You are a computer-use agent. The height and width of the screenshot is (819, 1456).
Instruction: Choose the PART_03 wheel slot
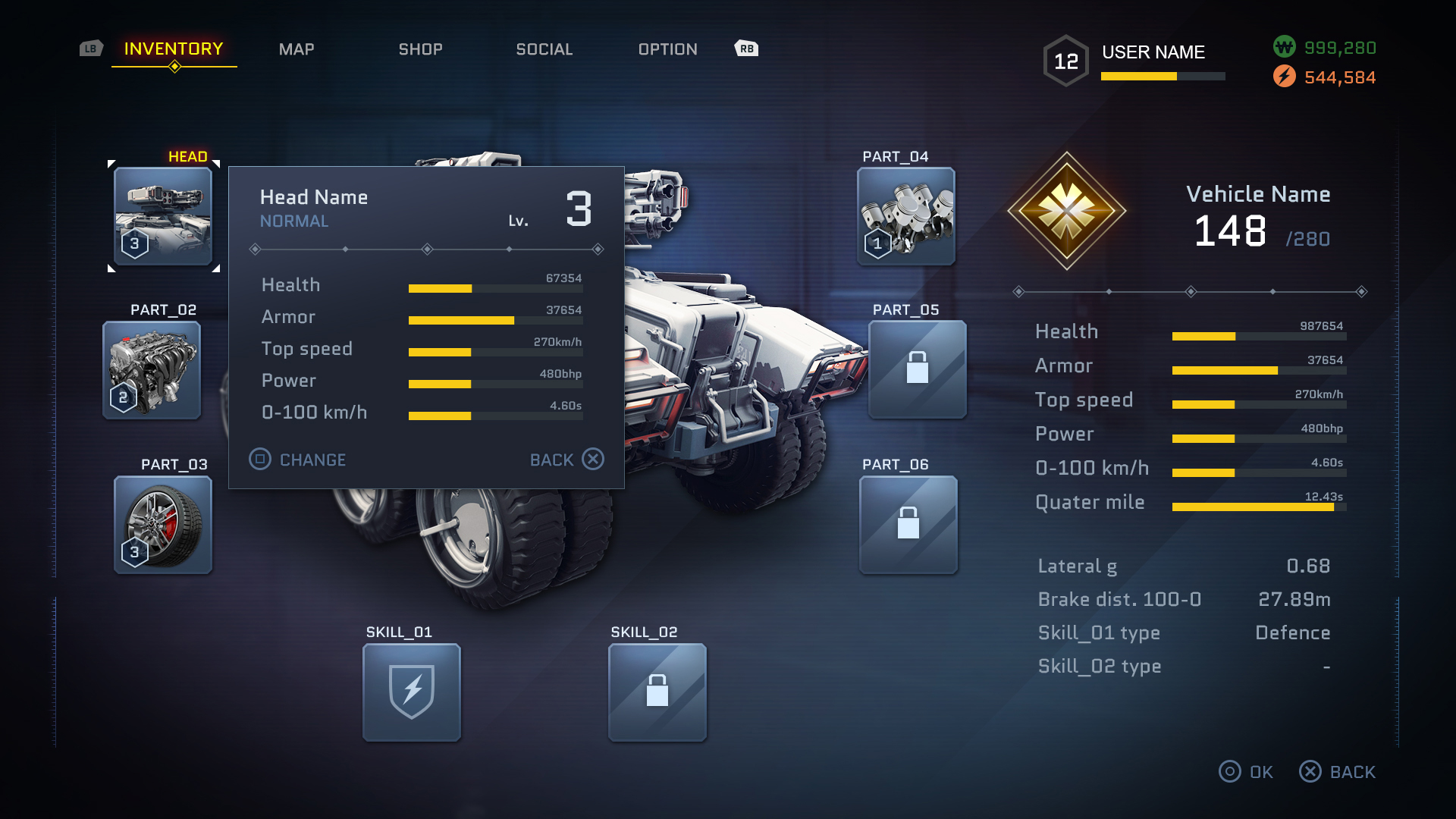coord(163,525)
